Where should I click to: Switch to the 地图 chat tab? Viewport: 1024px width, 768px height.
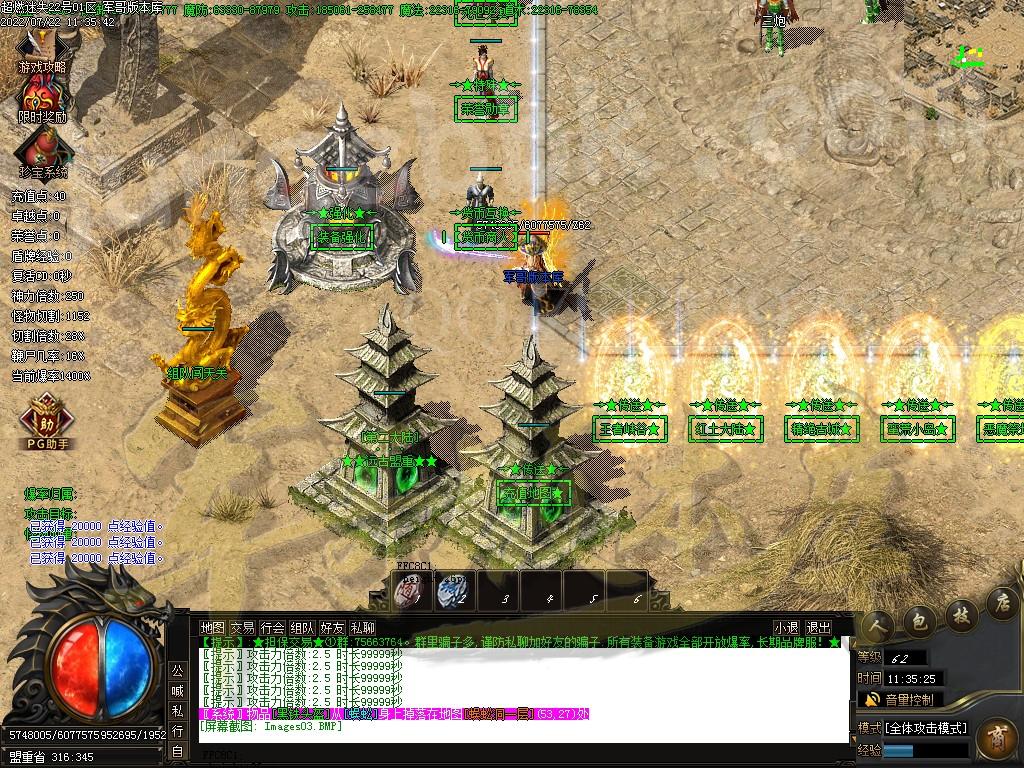tap(212, 627)
